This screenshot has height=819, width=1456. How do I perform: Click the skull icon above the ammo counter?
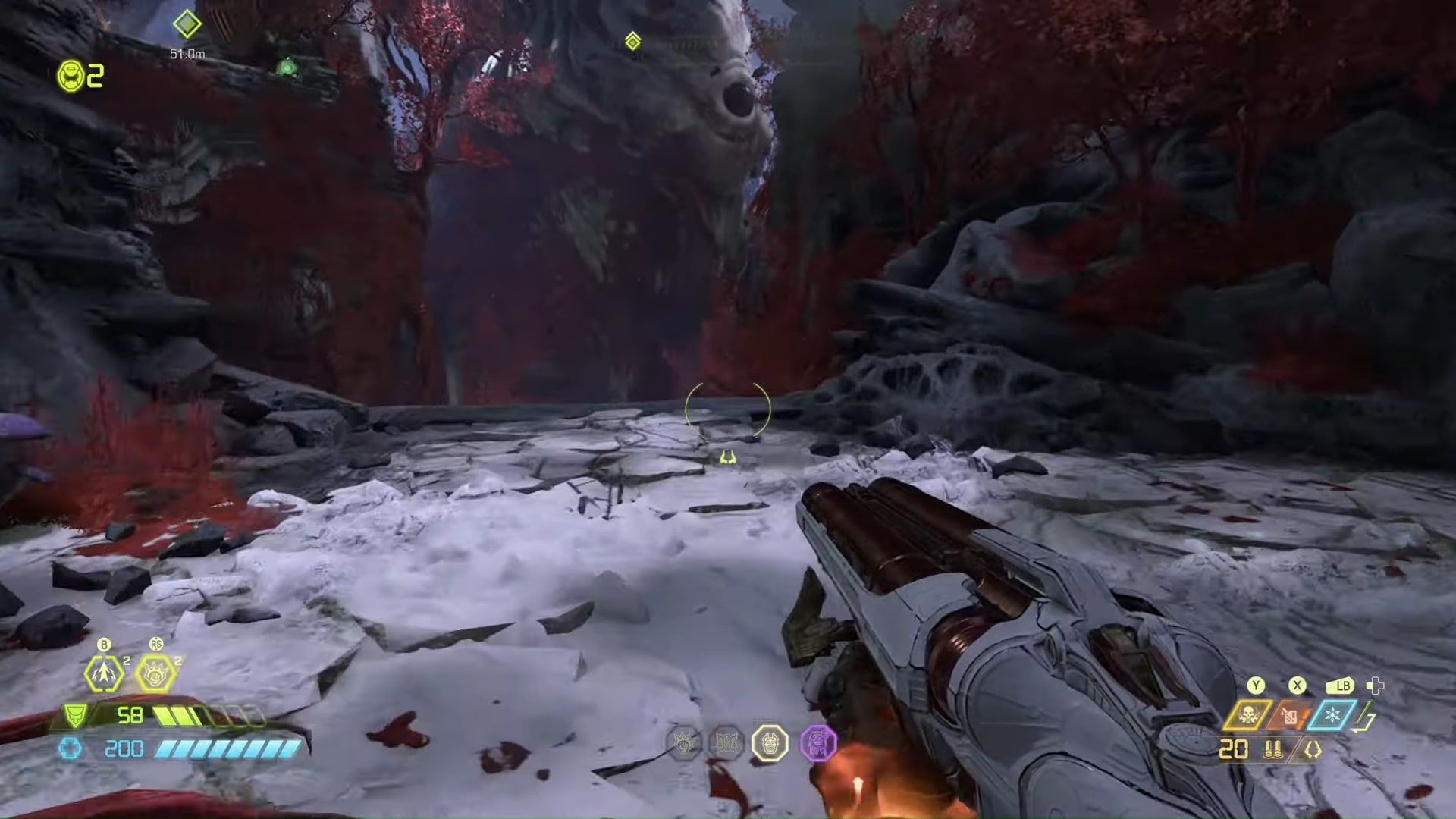coord(1248,714)
